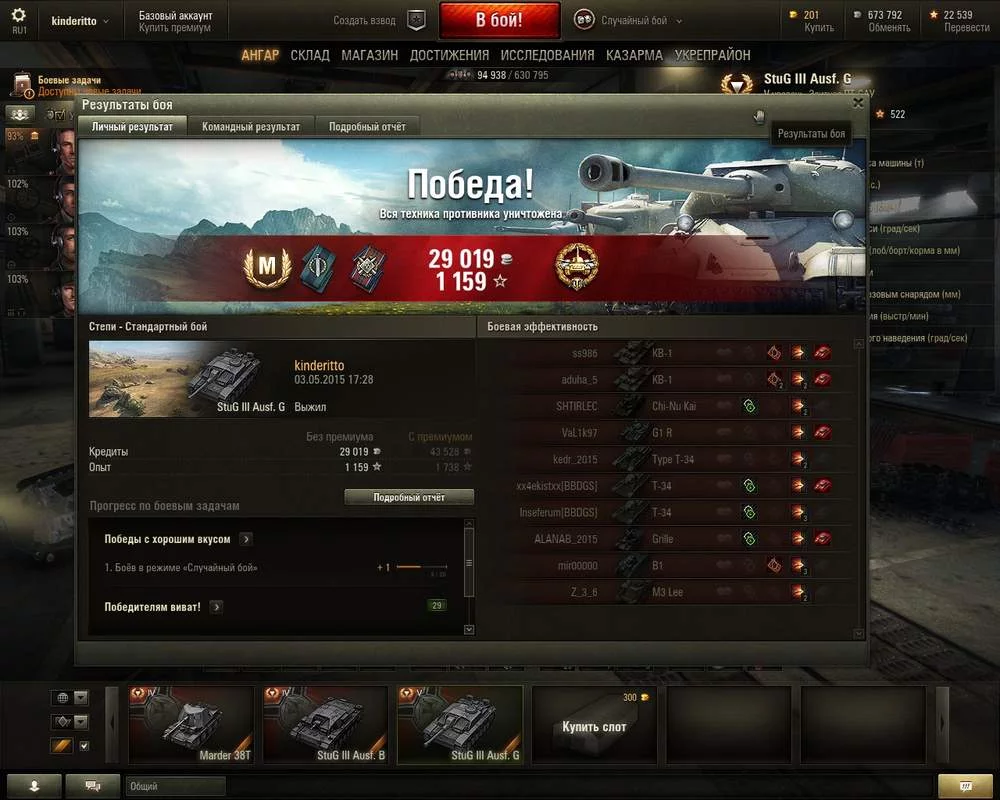Select the Marder 38T tank in carousel
The width and height of the screenshot is (1000, 800).
191,725
